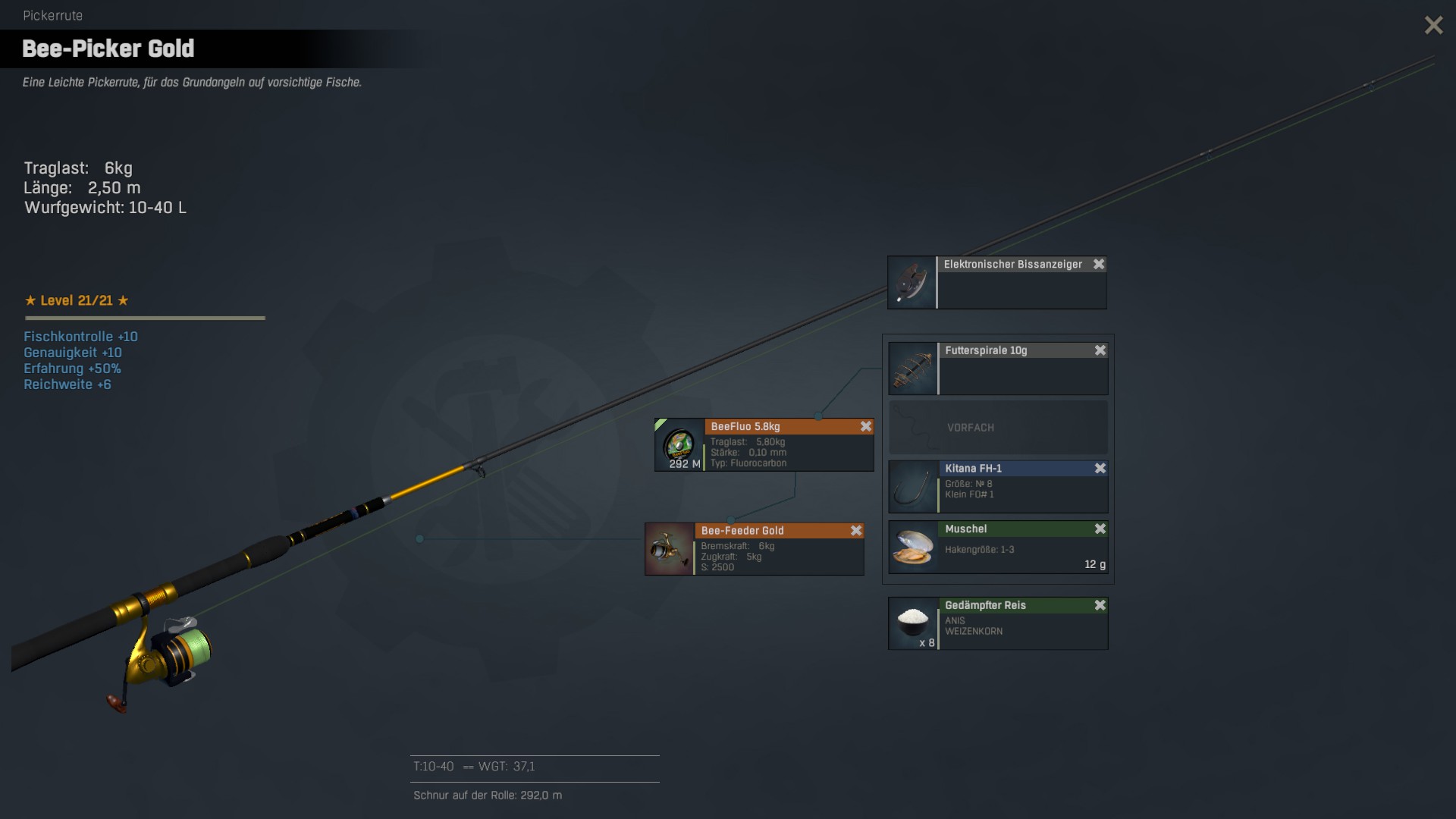Close the Bee-Picker Gold rod setup screen

click(1433, 25)
